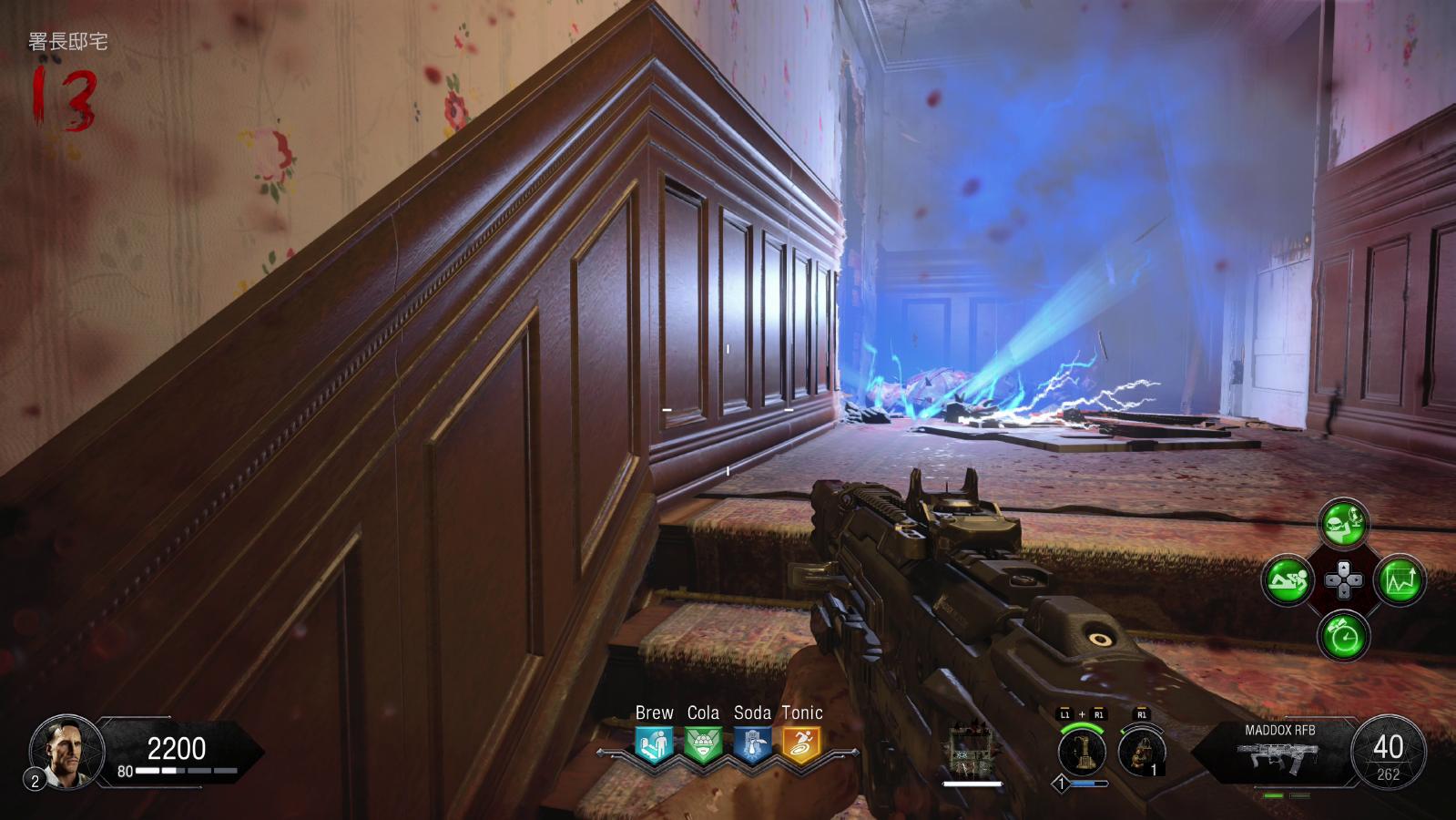
Task: Select the Brew perk icon
Action: 654,743
